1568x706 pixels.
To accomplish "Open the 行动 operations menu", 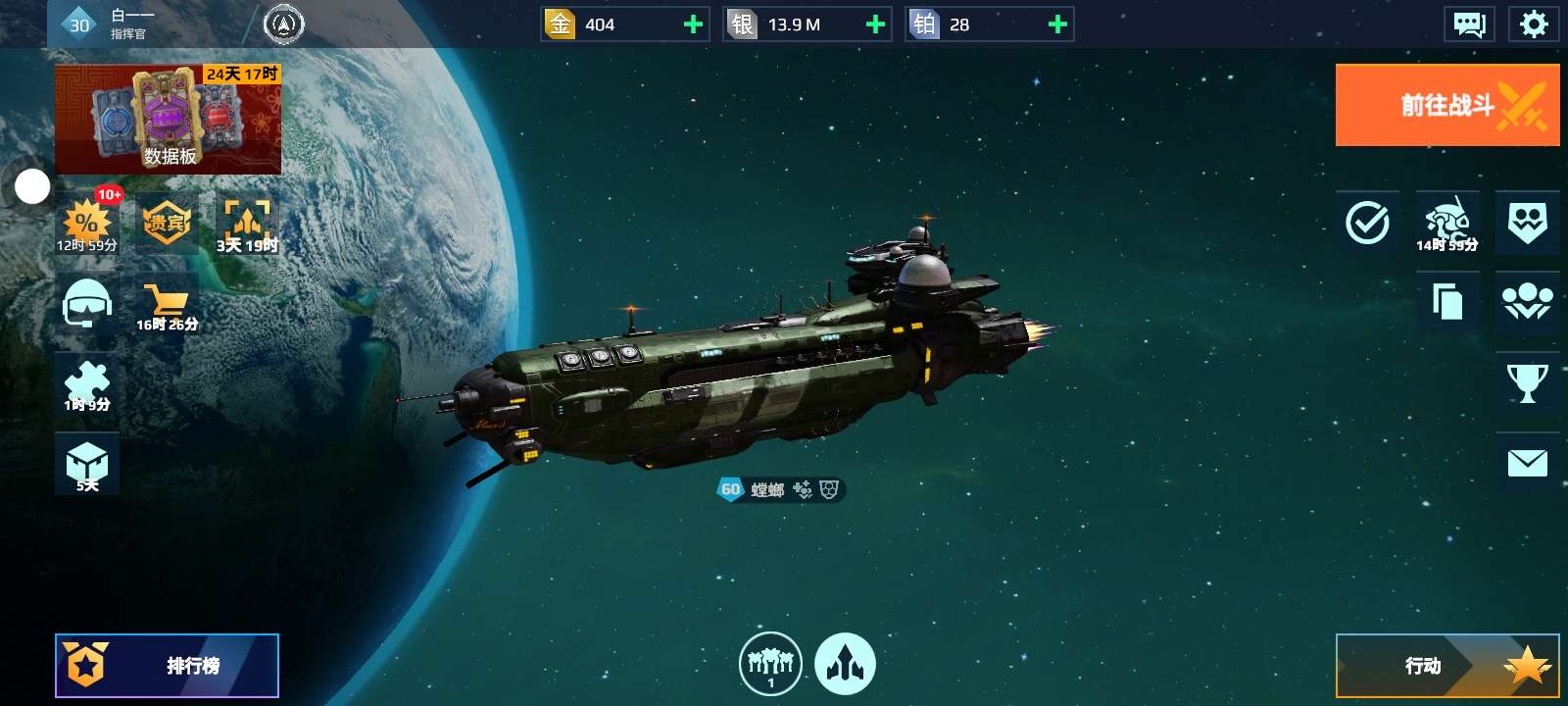I will [1446, 666].
